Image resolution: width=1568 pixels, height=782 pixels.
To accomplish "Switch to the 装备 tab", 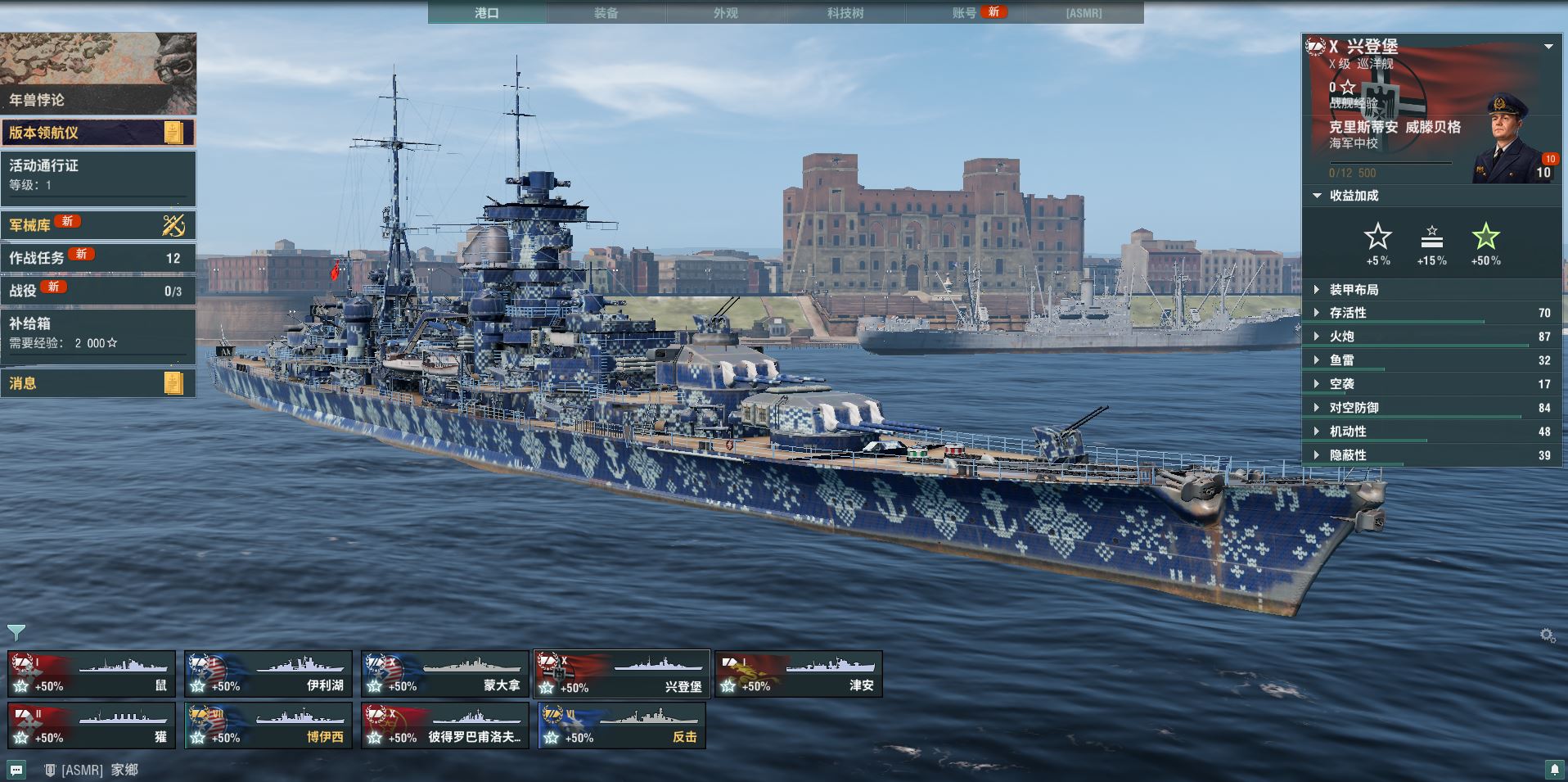I will tap(606, 12).
